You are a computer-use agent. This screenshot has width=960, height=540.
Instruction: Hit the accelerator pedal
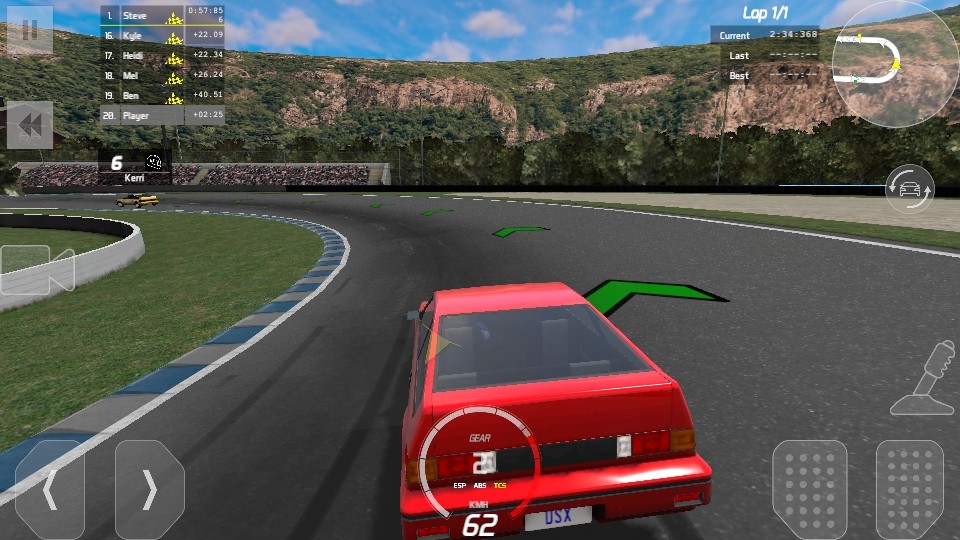(910, 490)
